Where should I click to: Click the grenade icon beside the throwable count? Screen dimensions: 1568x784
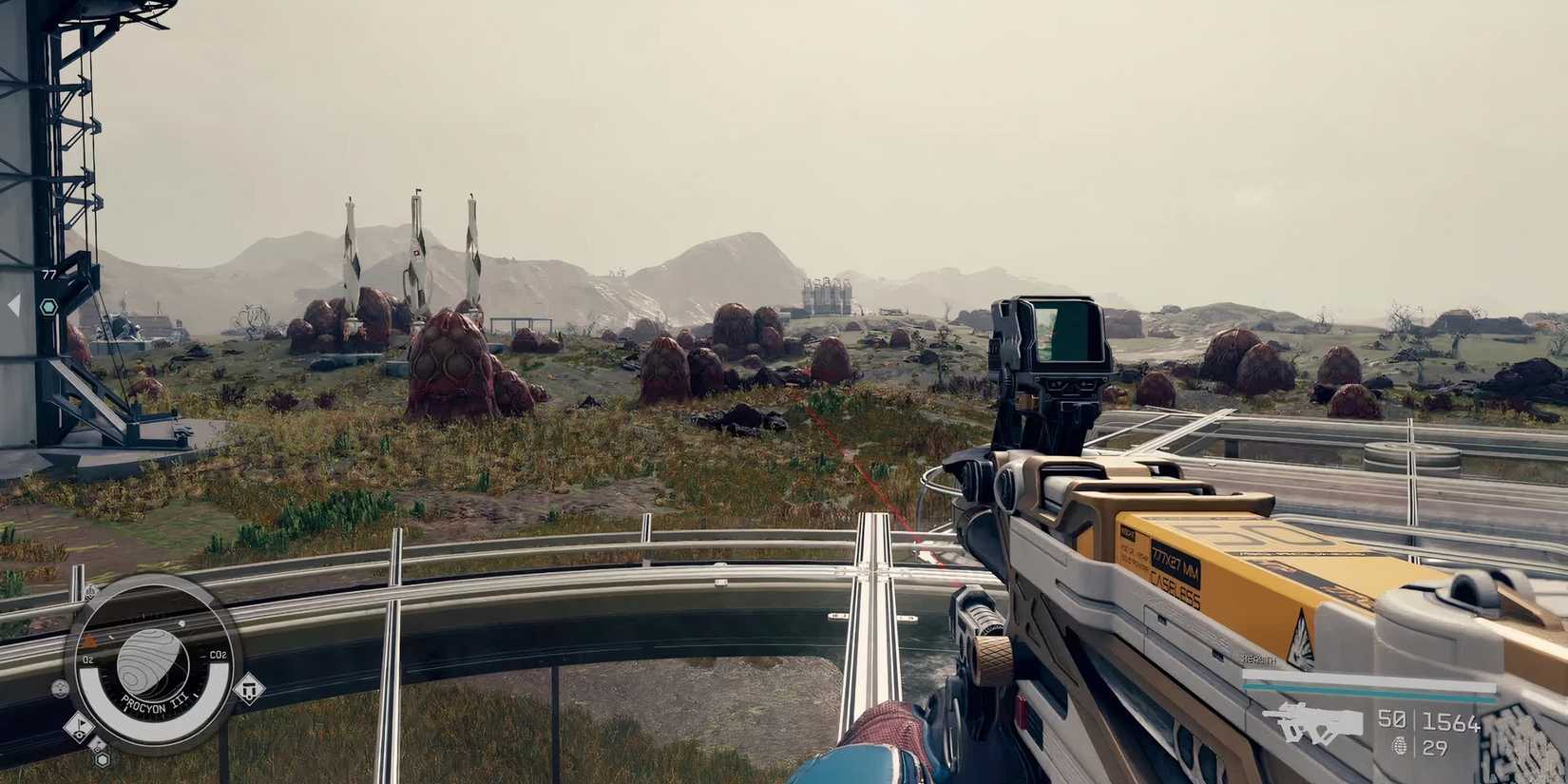1401,743
